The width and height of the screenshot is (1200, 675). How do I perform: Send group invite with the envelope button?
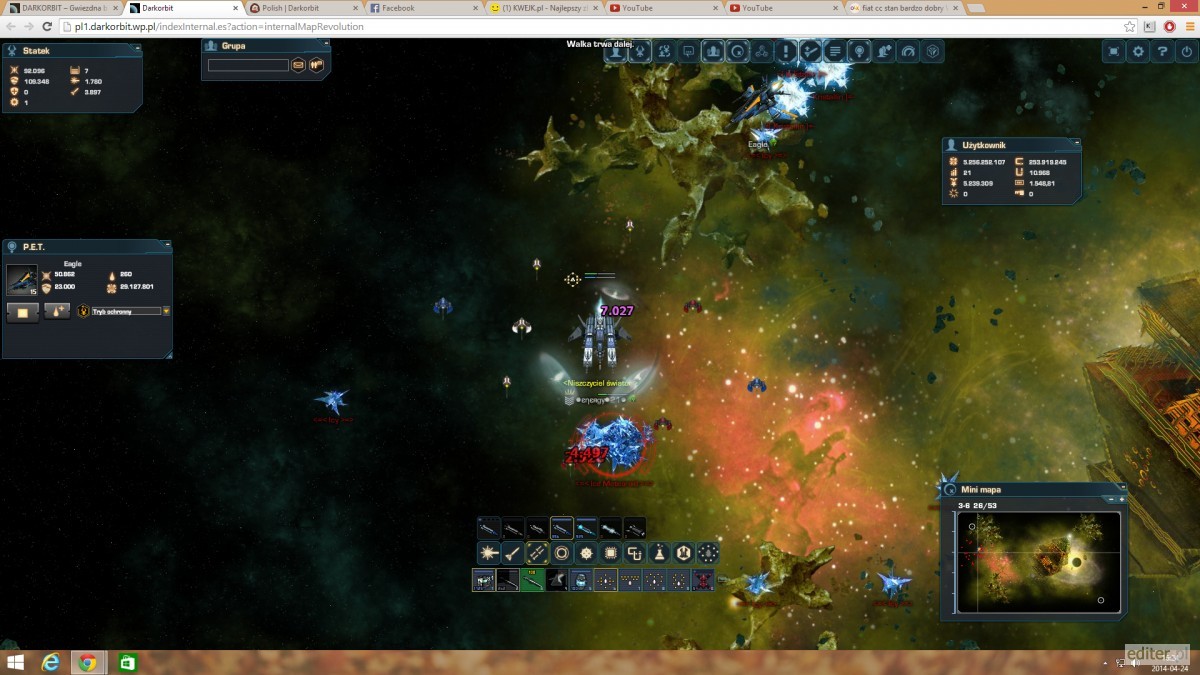tap(298, 65)
